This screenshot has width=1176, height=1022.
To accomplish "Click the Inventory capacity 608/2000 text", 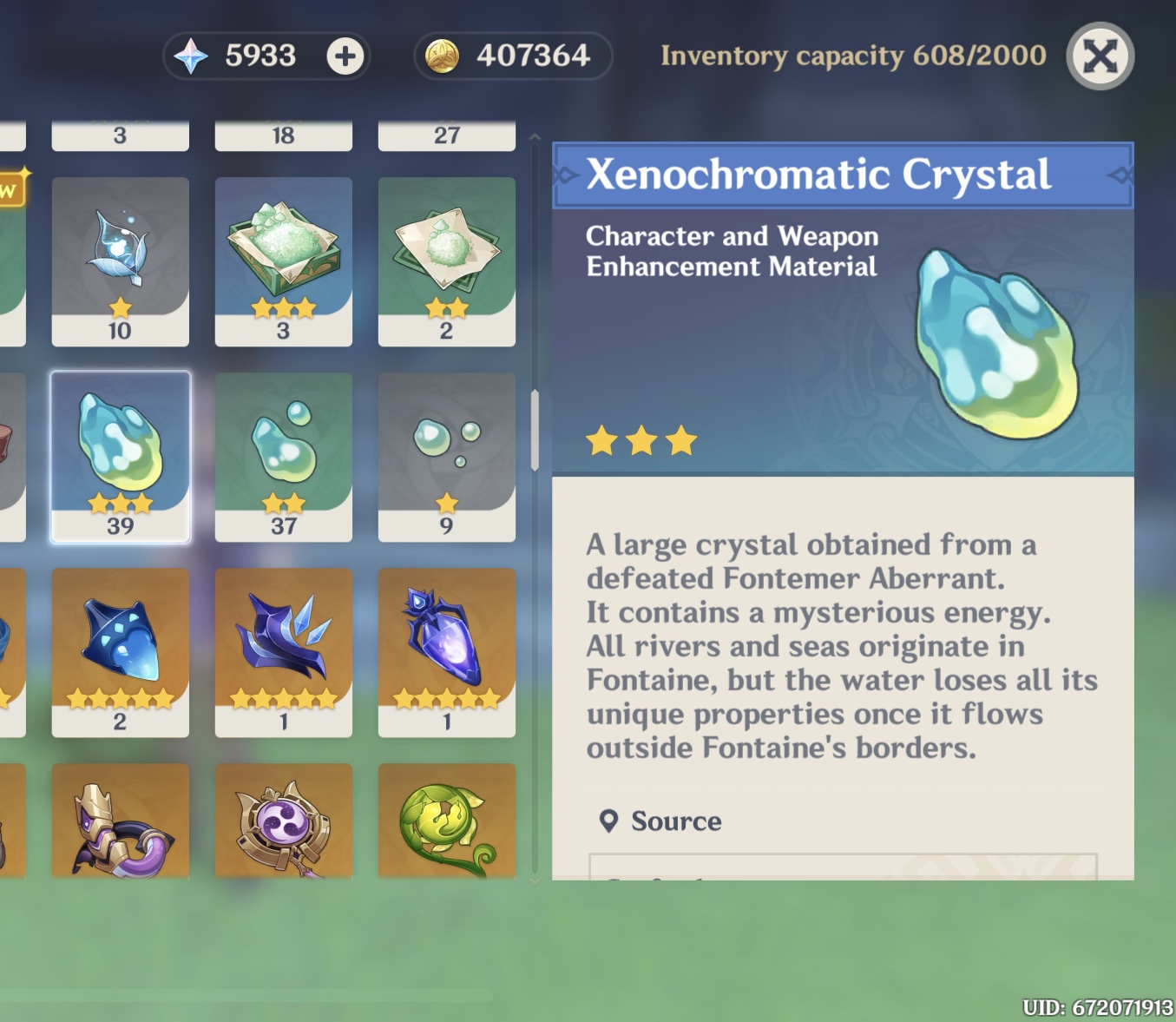I will click(x=853, y=56).
